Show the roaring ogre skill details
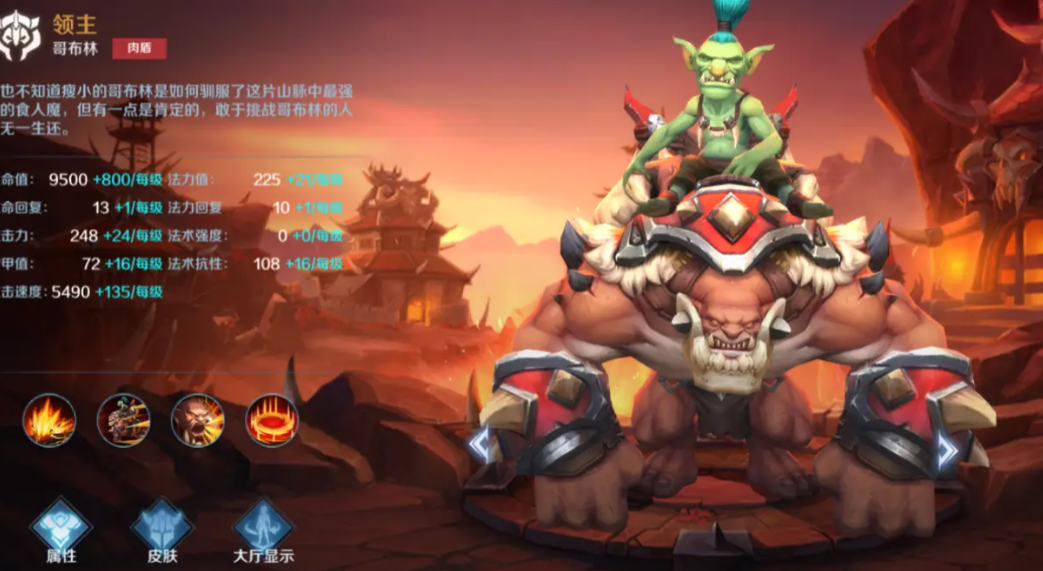The image size is (1043, 571). pos(197,420)
